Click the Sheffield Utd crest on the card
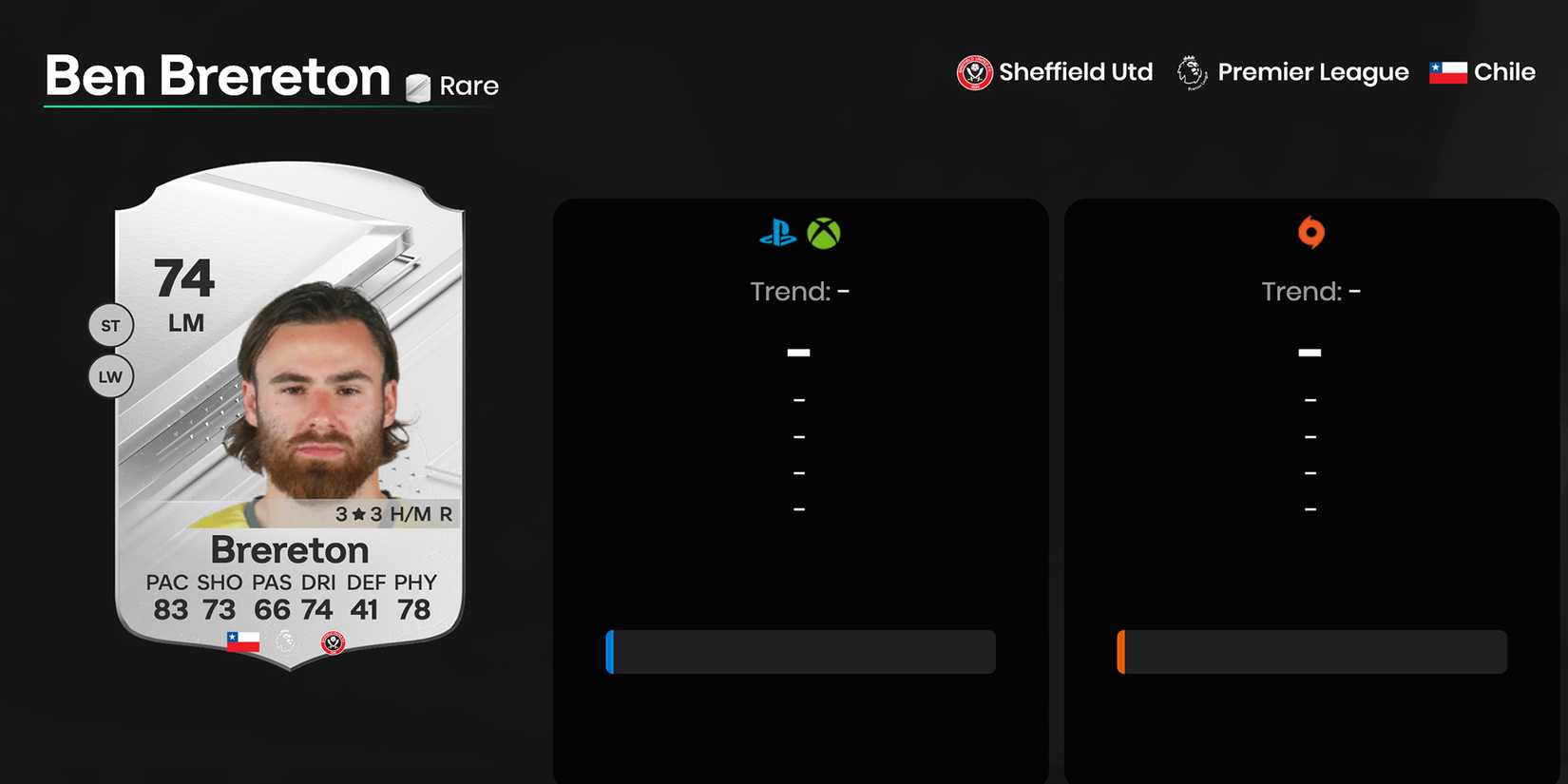The image size is (1568, 784). tap(332, 641)
